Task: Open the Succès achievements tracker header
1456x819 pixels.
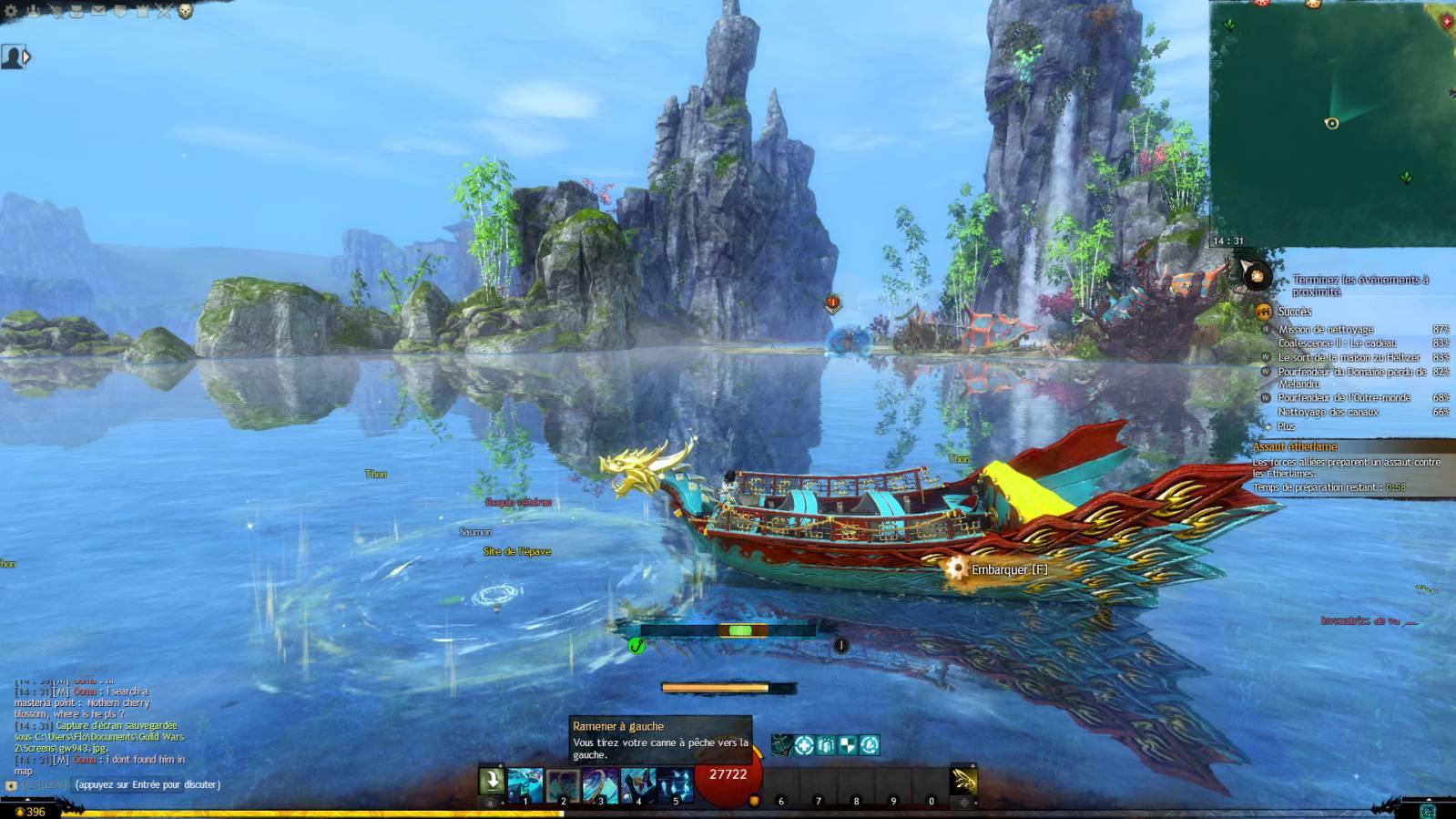Action: (x=1294, y=312)
